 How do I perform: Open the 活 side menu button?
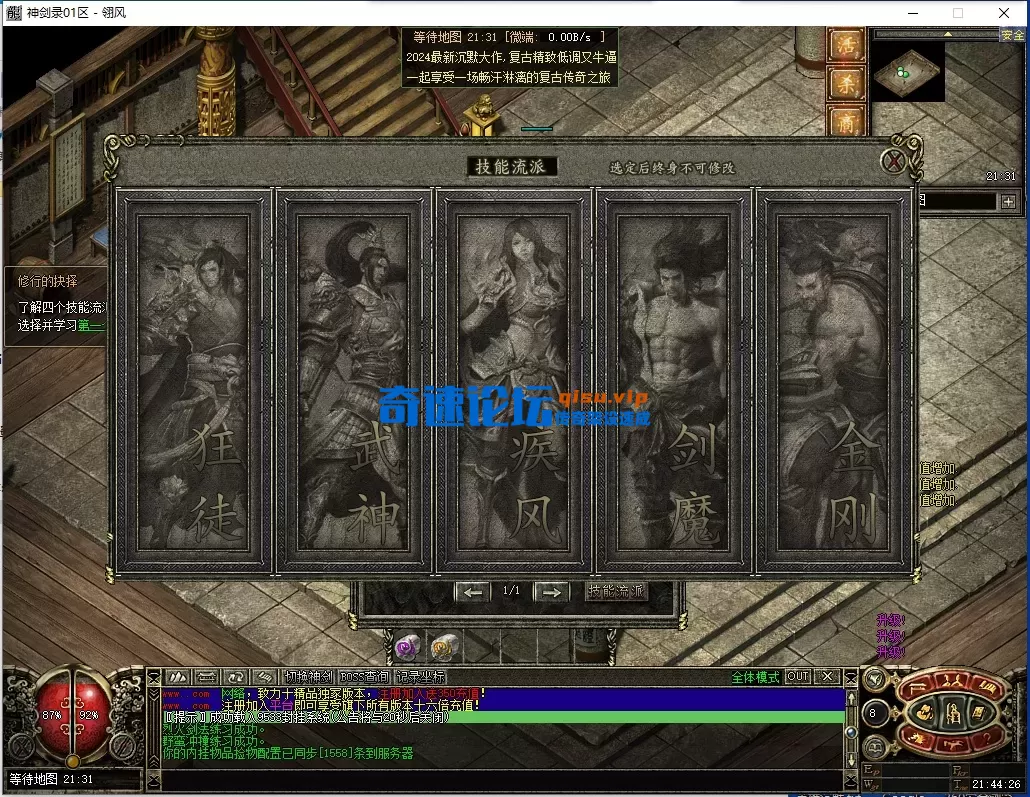pyautogui.click(x=846, y=47)
